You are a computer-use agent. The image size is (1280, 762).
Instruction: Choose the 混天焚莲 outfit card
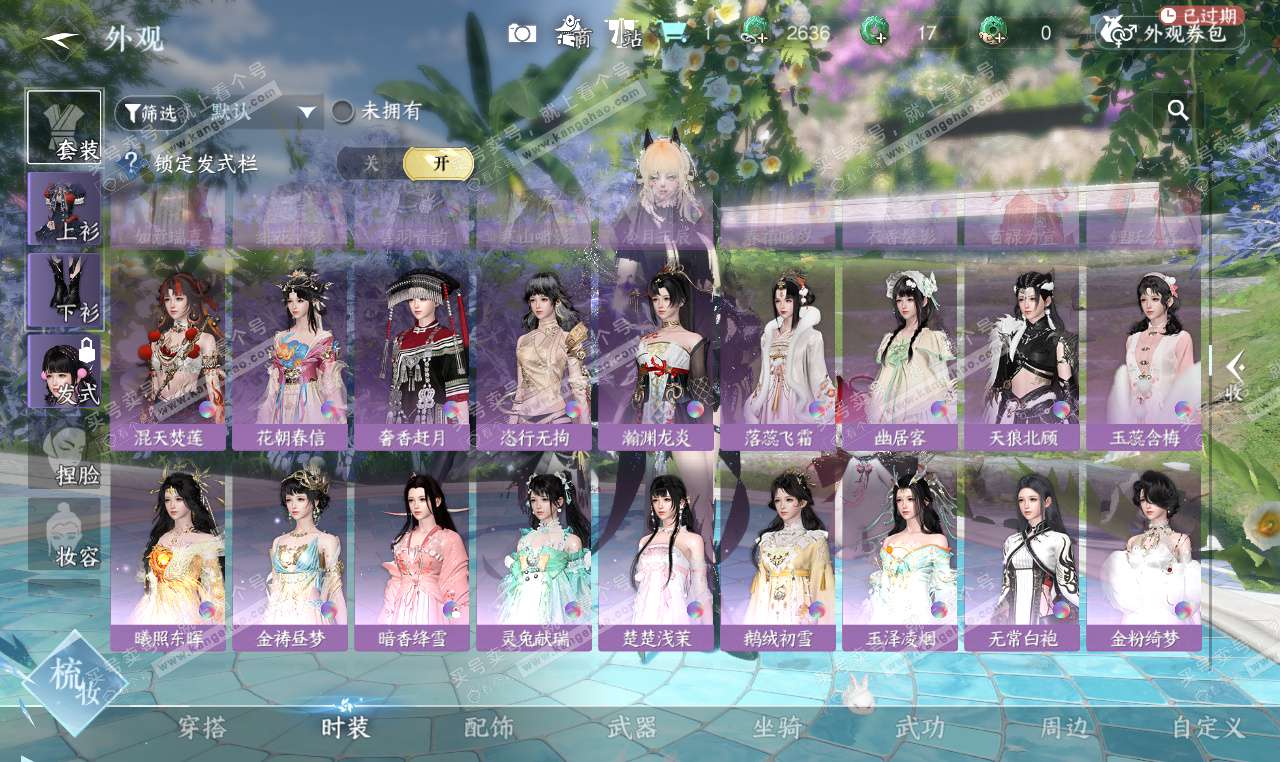168,350
